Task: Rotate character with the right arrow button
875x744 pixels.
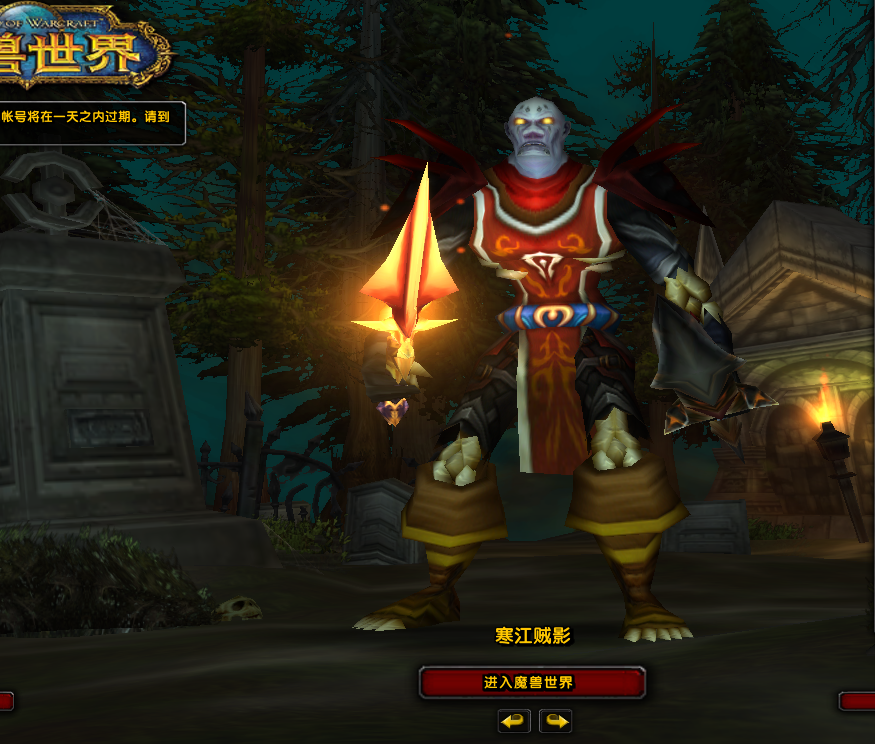Action: point(555,720)
